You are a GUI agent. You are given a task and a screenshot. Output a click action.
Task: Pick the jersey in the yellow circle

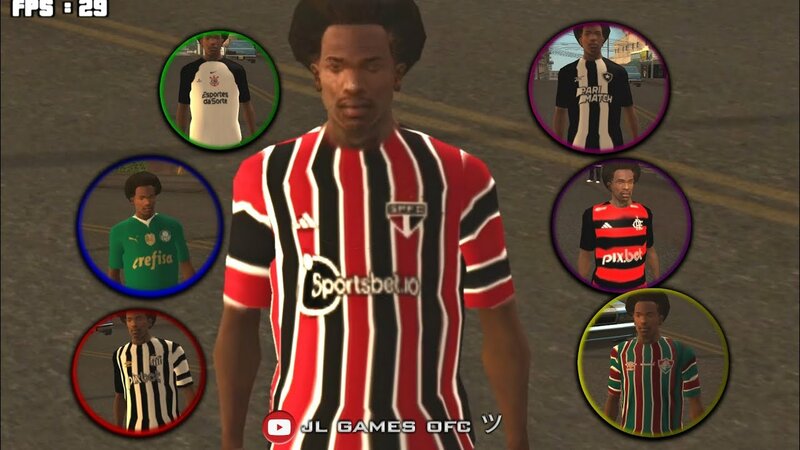[652, 363]
